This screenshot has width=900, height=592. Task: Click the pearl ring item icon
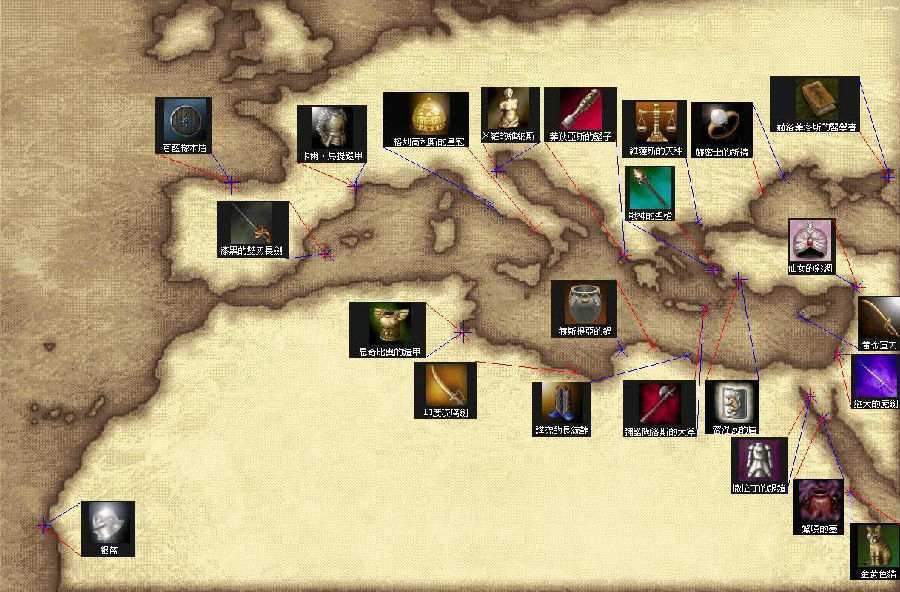(721, 123)
